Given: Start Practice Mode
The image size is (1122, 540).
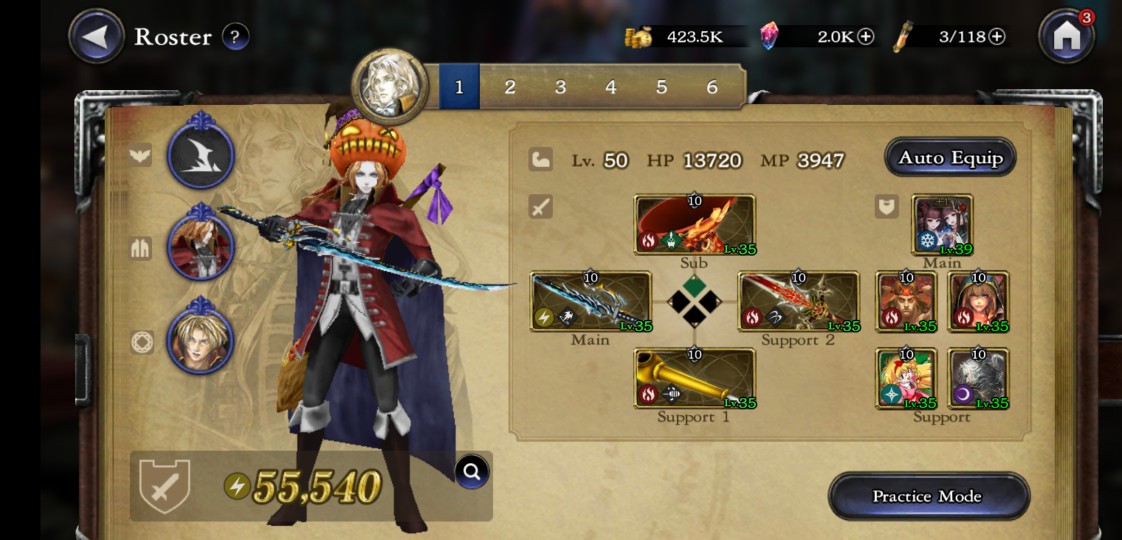Looking at the screenshot, I should [928, 496].
